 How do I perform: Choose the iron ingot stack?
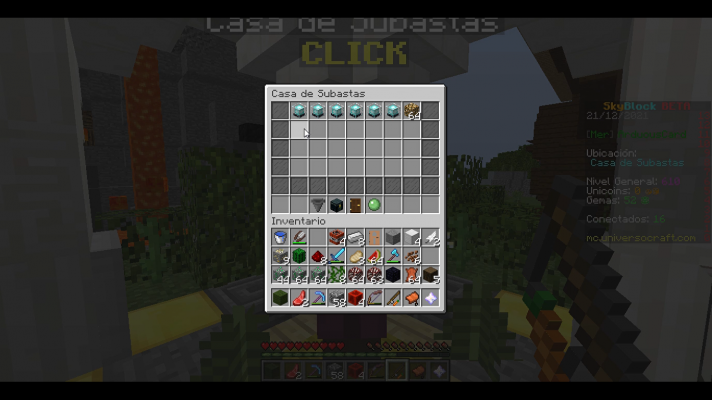[355, 237]
